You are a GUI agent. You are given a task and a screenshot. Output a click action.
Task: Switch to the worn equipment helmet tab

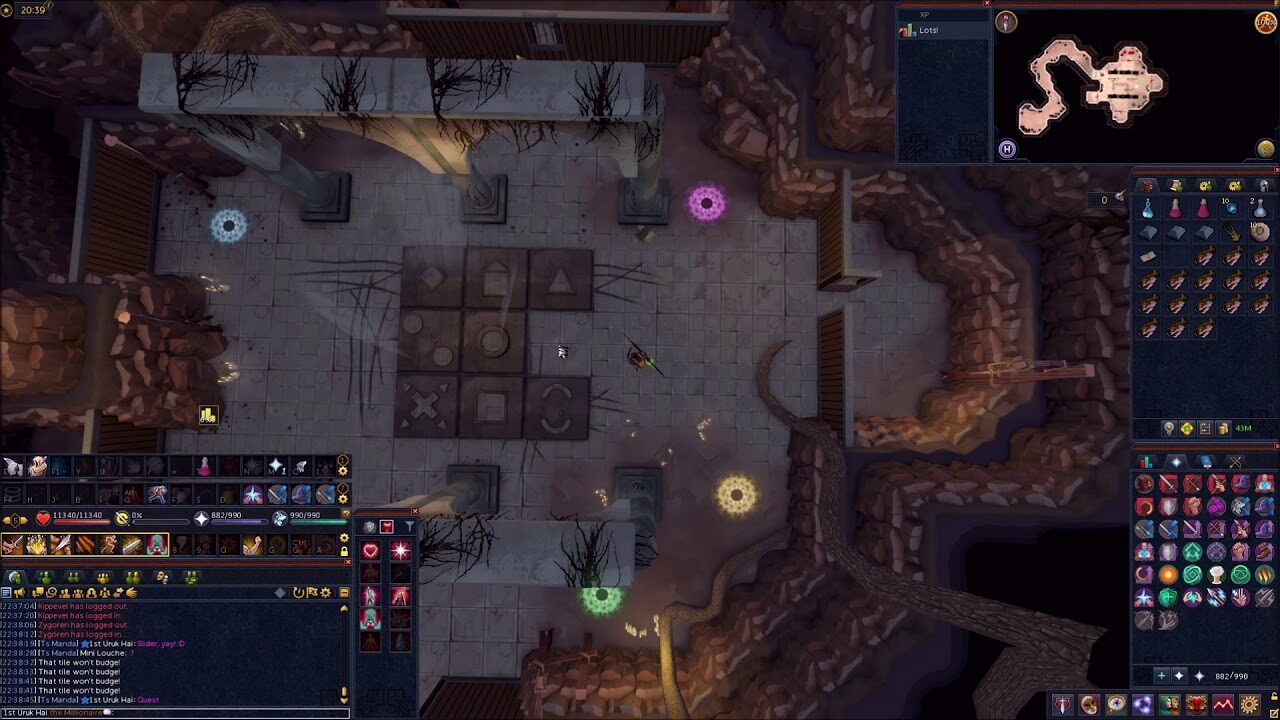coord(1264,185)
